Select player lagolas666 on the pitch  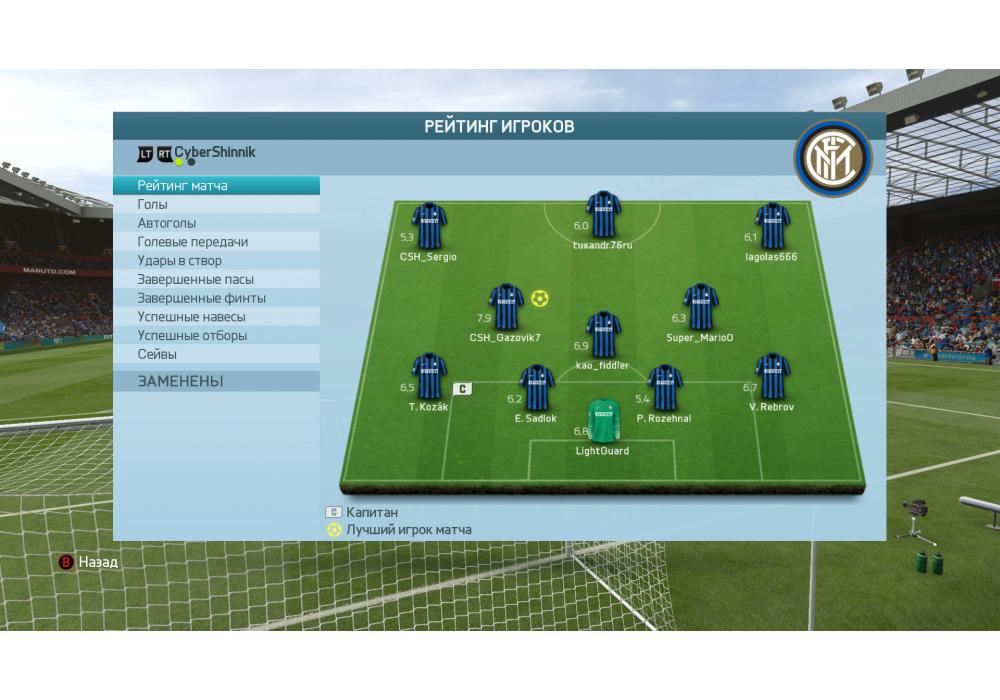[772, 227]
